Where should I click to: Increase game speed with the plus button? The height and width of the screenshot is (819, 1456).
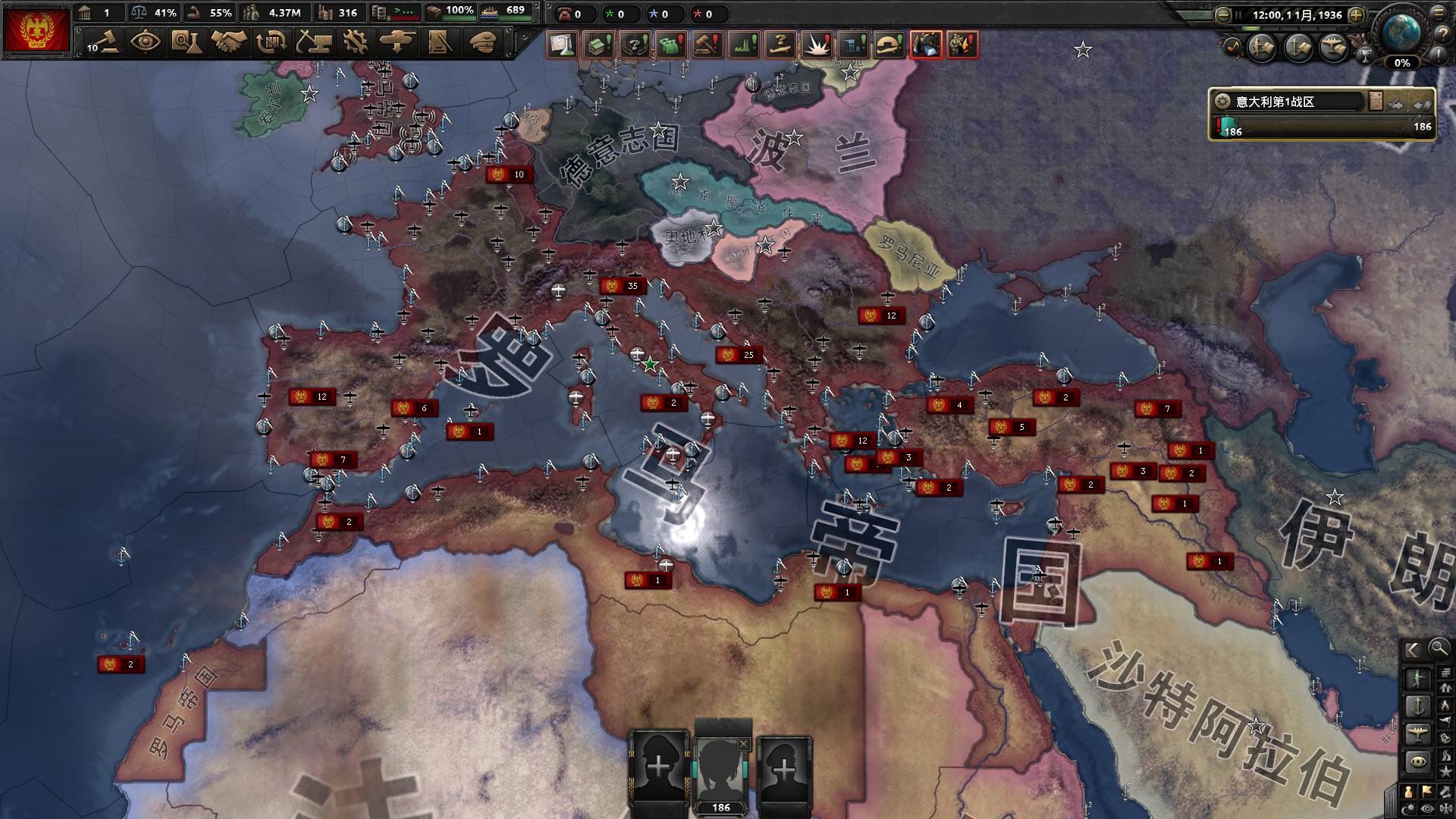pos(1357,14)
